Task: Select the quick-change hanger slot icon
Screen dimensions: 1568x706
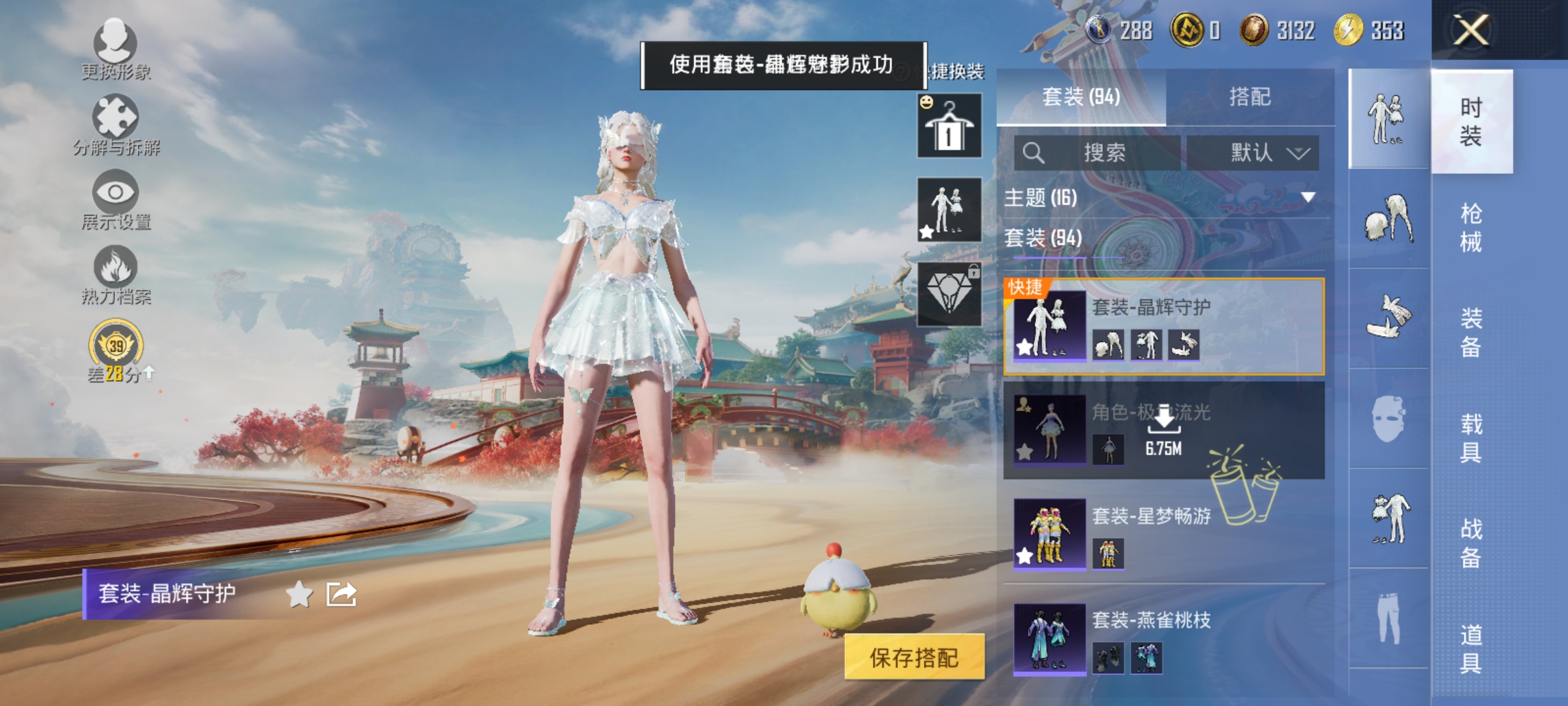Action: coord(948,126)
